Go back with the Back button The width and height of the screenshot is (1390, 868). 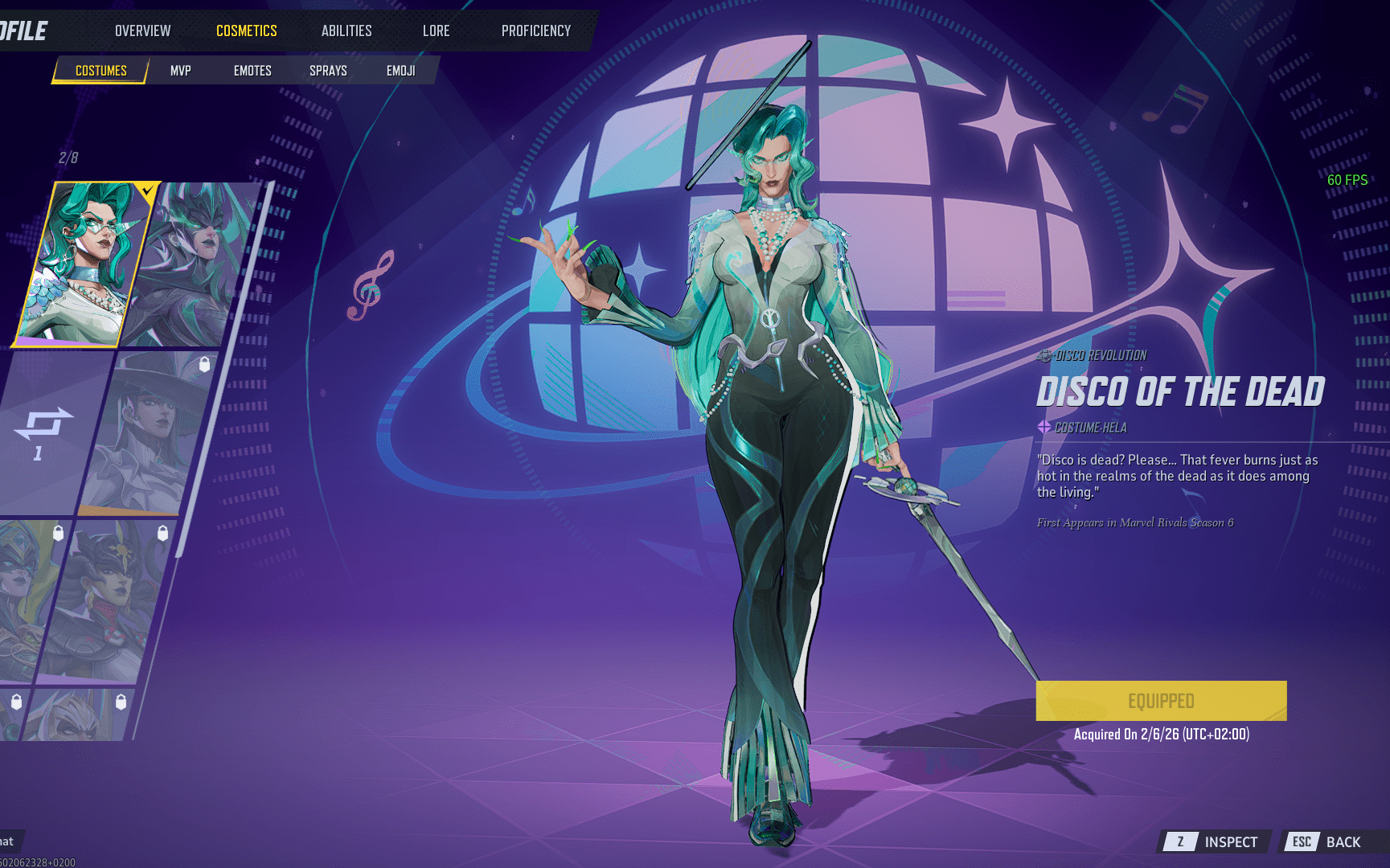1329,841
